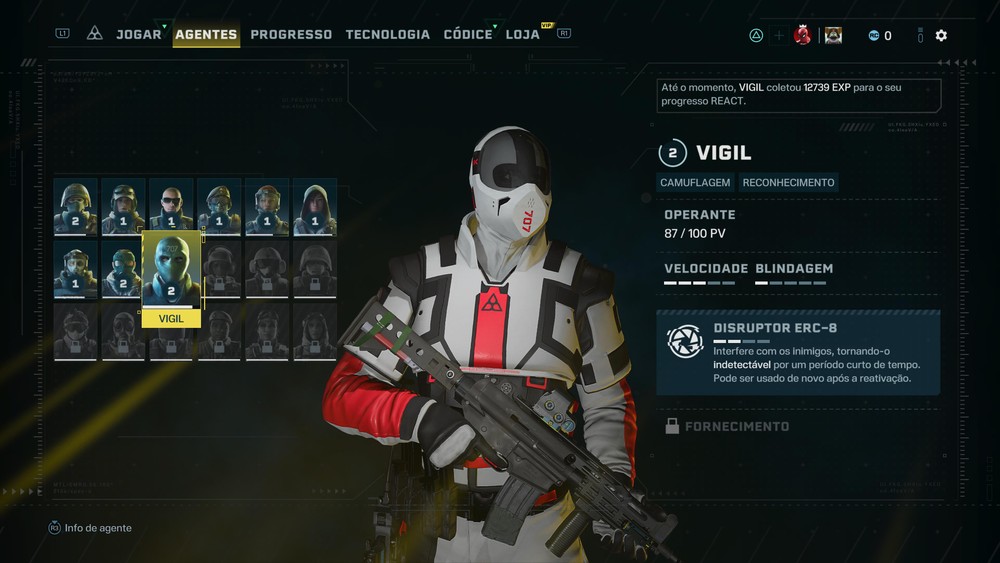The height and width of the screenshot is (563, 1000).
Task: Open the Tecnologia tab
Action: coord(388,34)
